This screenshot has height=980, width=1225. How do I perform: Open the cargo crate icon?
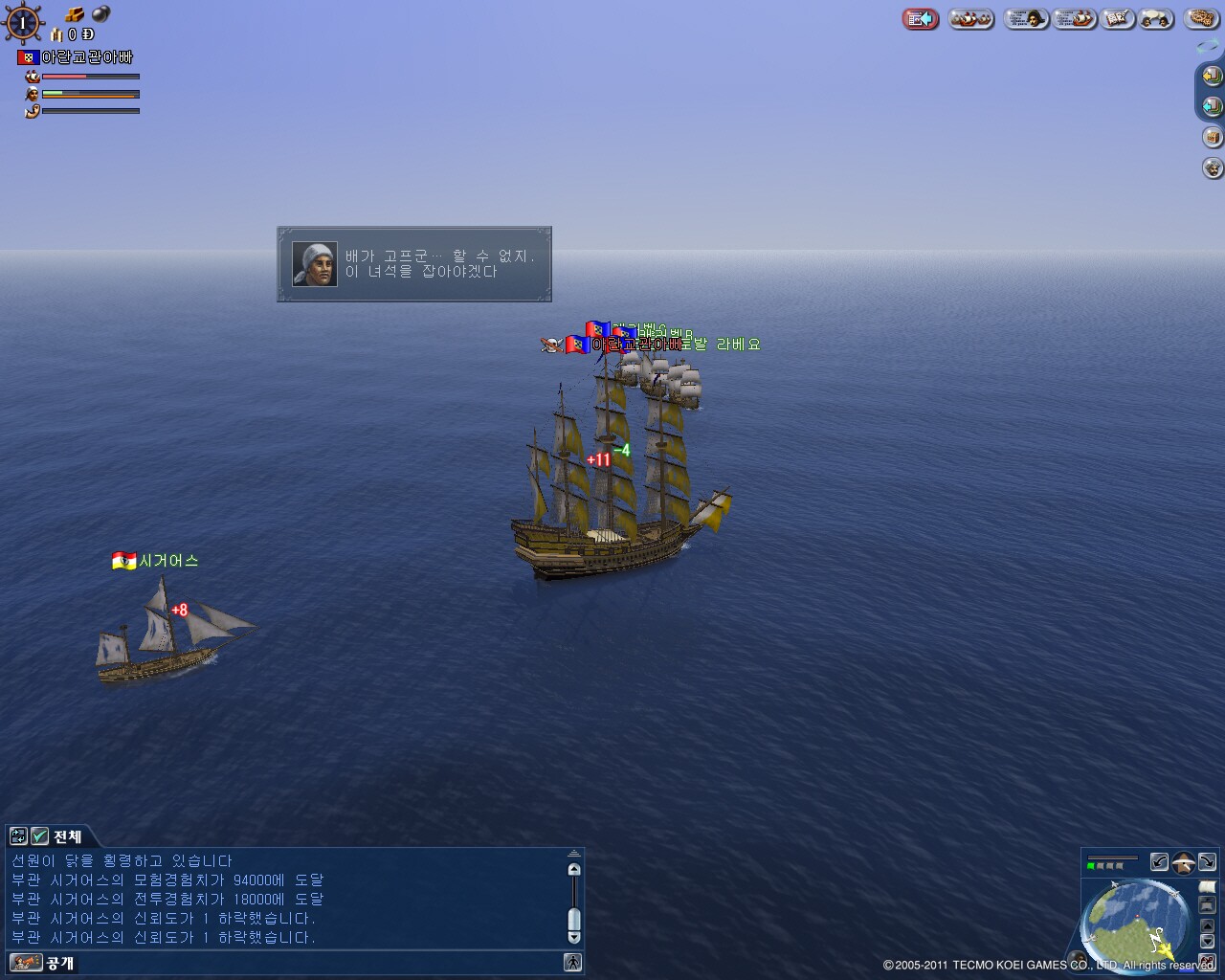click(x=1213, y=137)
